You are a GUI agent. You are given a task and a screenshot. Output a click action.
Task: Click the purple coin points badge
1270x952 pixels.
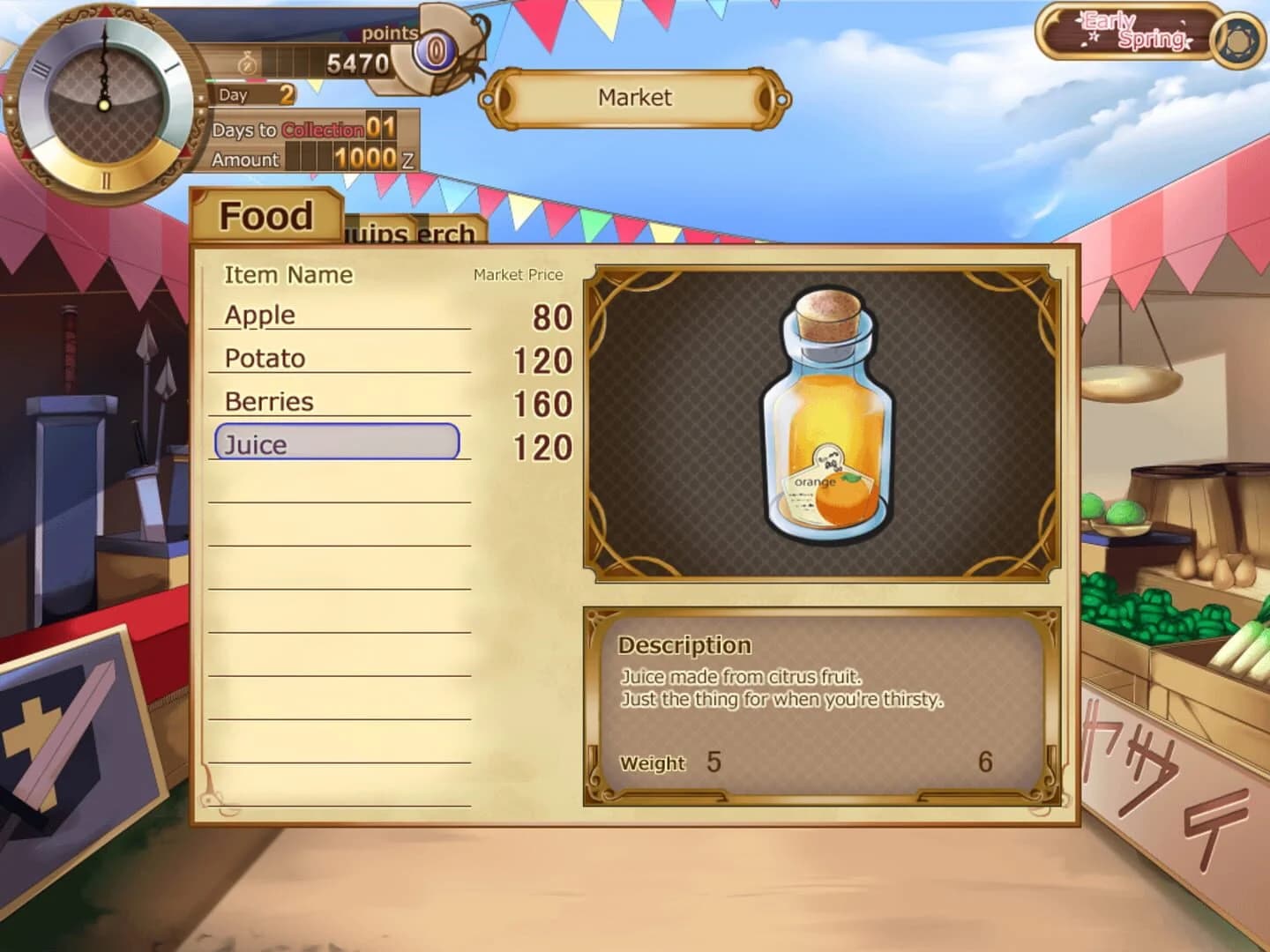(x=433, y=48)
